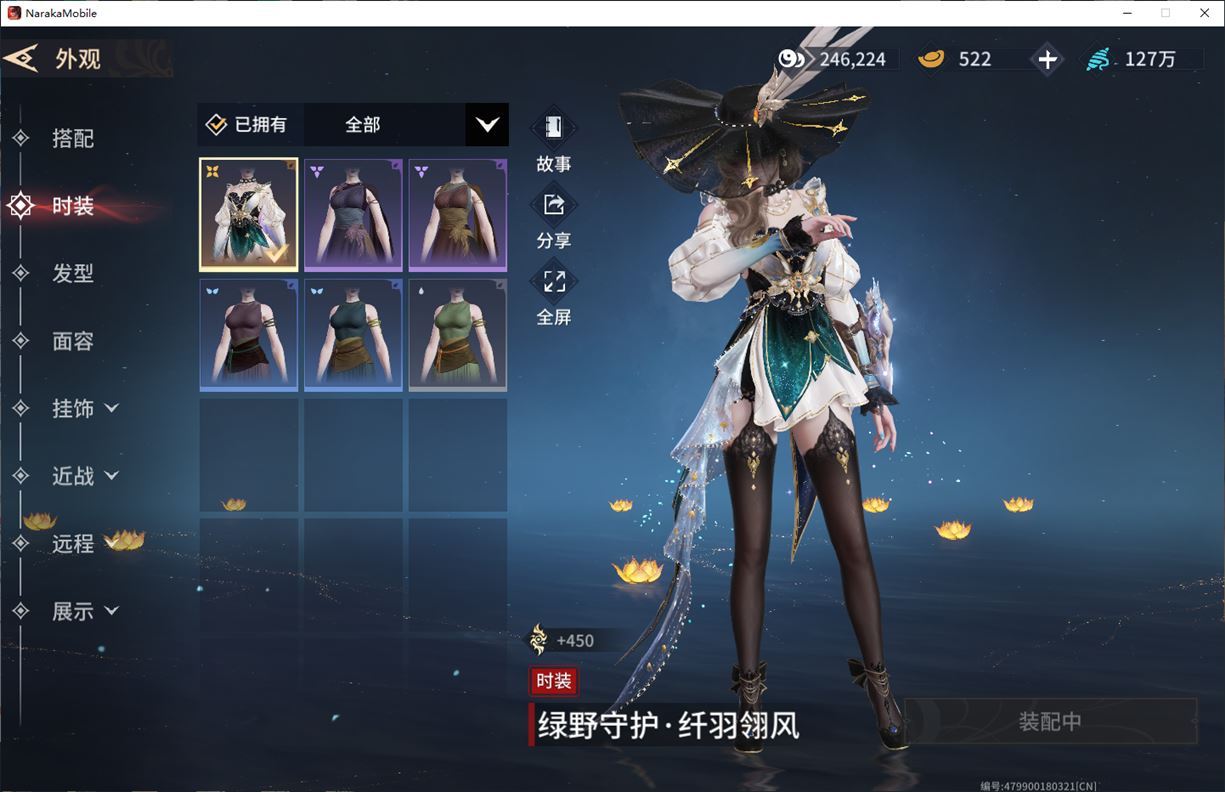Select the white and teal gold outfit
Viewport: 1225px width, 792px height.
click(249, 214)
